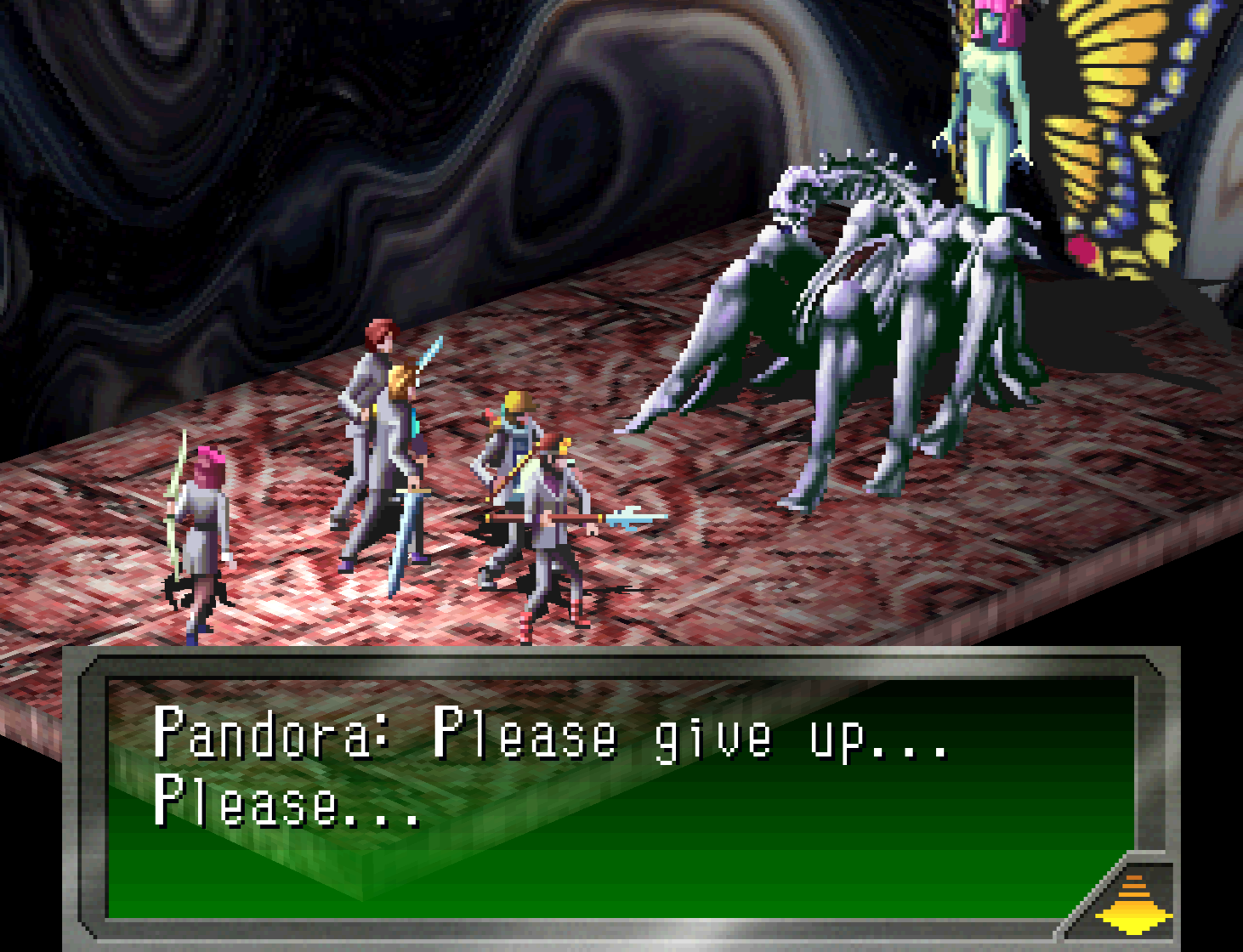Click the yellow dialogue advance arrow

tap(1132, 904)
